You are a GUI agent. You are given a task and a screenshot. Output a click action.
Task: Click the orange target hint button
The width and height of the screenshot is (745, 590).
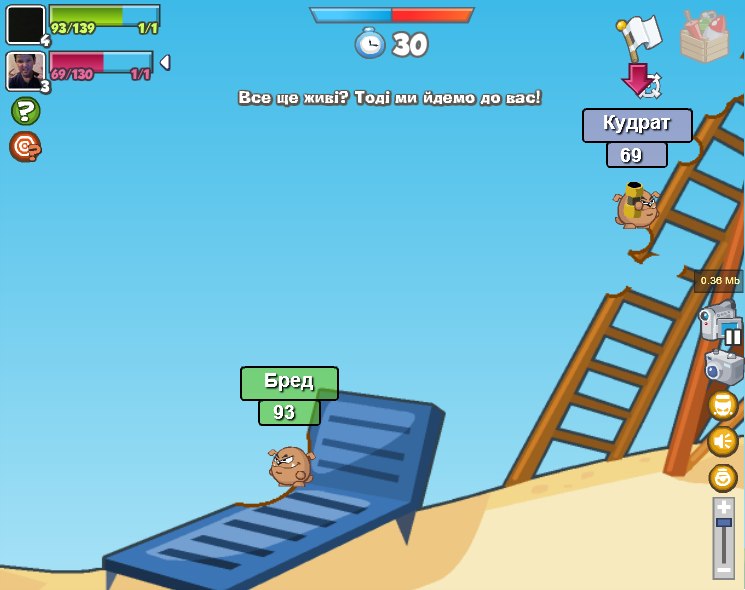pyautogui.click(x=25, y=147)
